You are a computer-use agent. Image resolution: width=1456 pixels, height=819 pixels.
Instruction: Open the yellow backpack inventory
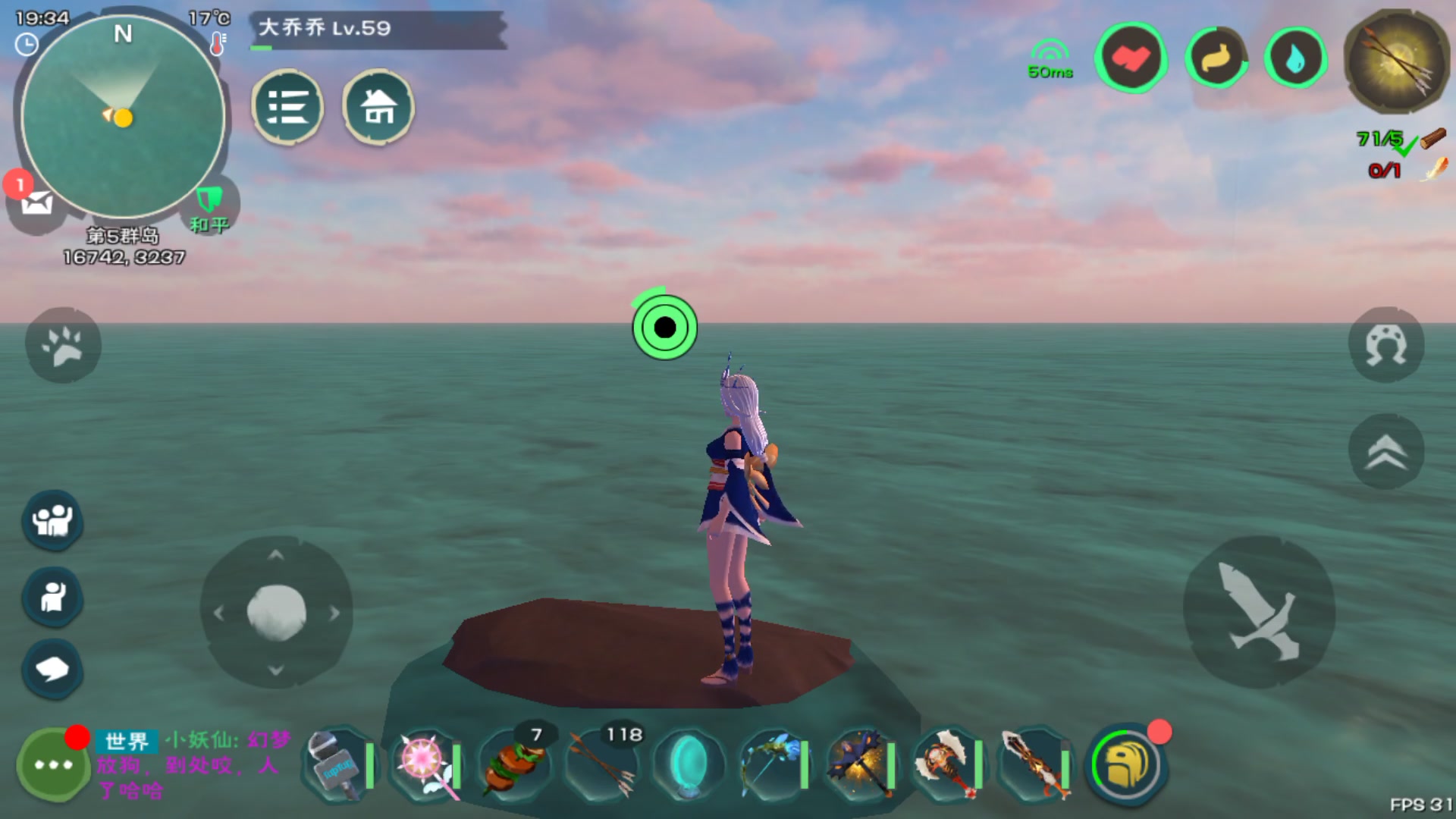coord(1126,764)
